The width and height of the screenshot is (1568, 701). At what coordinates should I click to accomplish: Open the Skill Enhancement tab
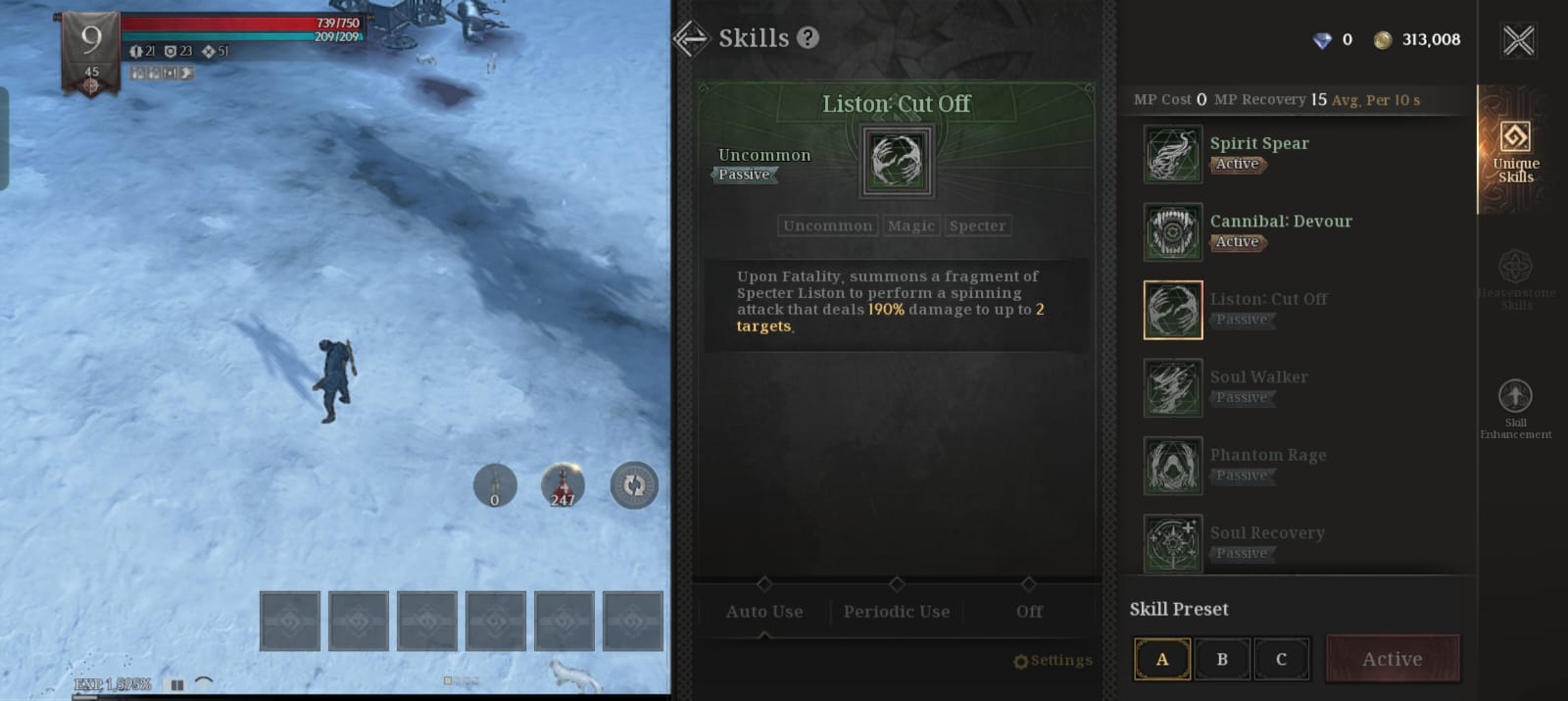(x=1515, y=408)
